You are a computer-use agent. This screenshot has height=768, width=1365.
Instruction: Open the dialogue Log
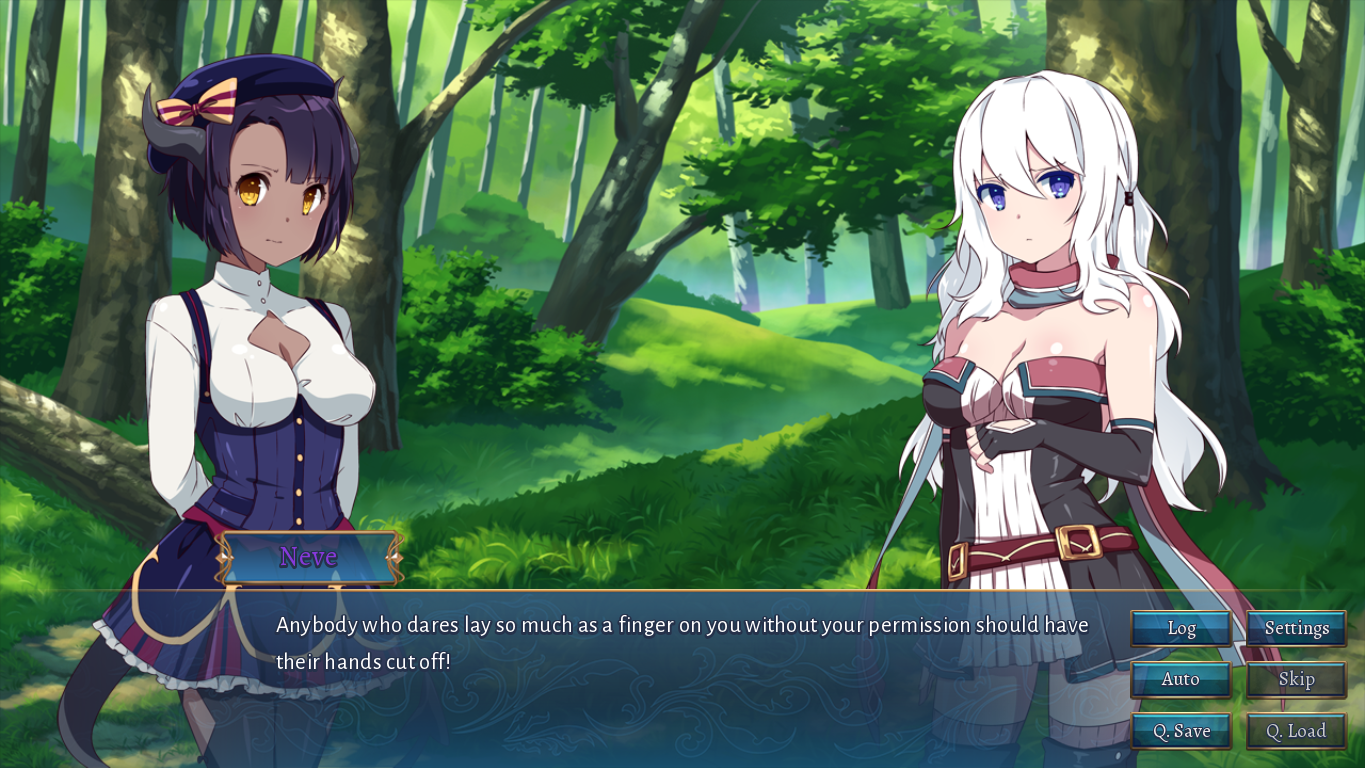1181,629
